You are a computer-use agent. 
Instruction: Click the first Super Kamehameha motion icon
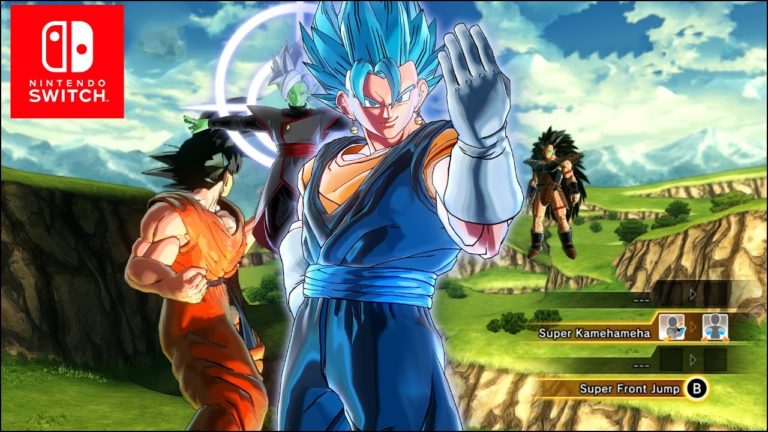click(x=672, y=327)
